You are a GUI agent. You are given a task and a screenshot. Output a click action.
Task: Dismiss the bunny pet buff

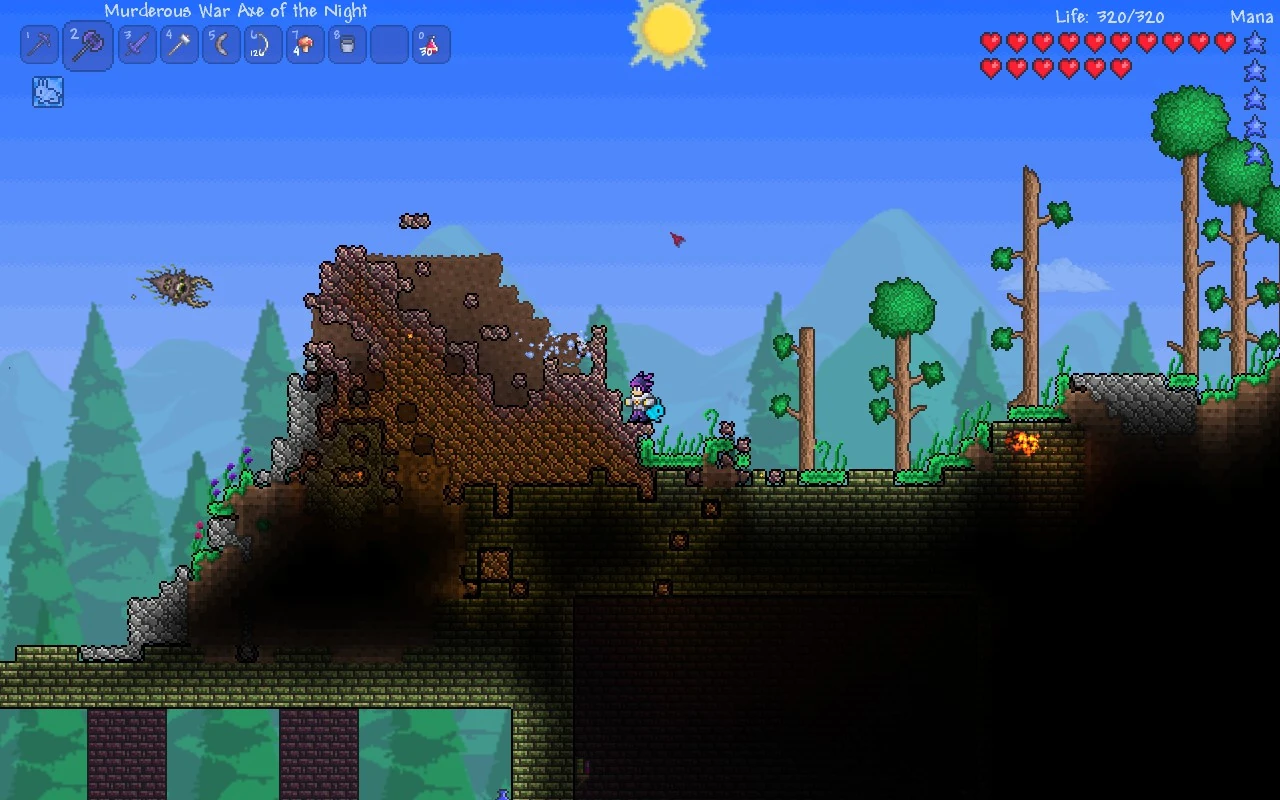[47, 92]
